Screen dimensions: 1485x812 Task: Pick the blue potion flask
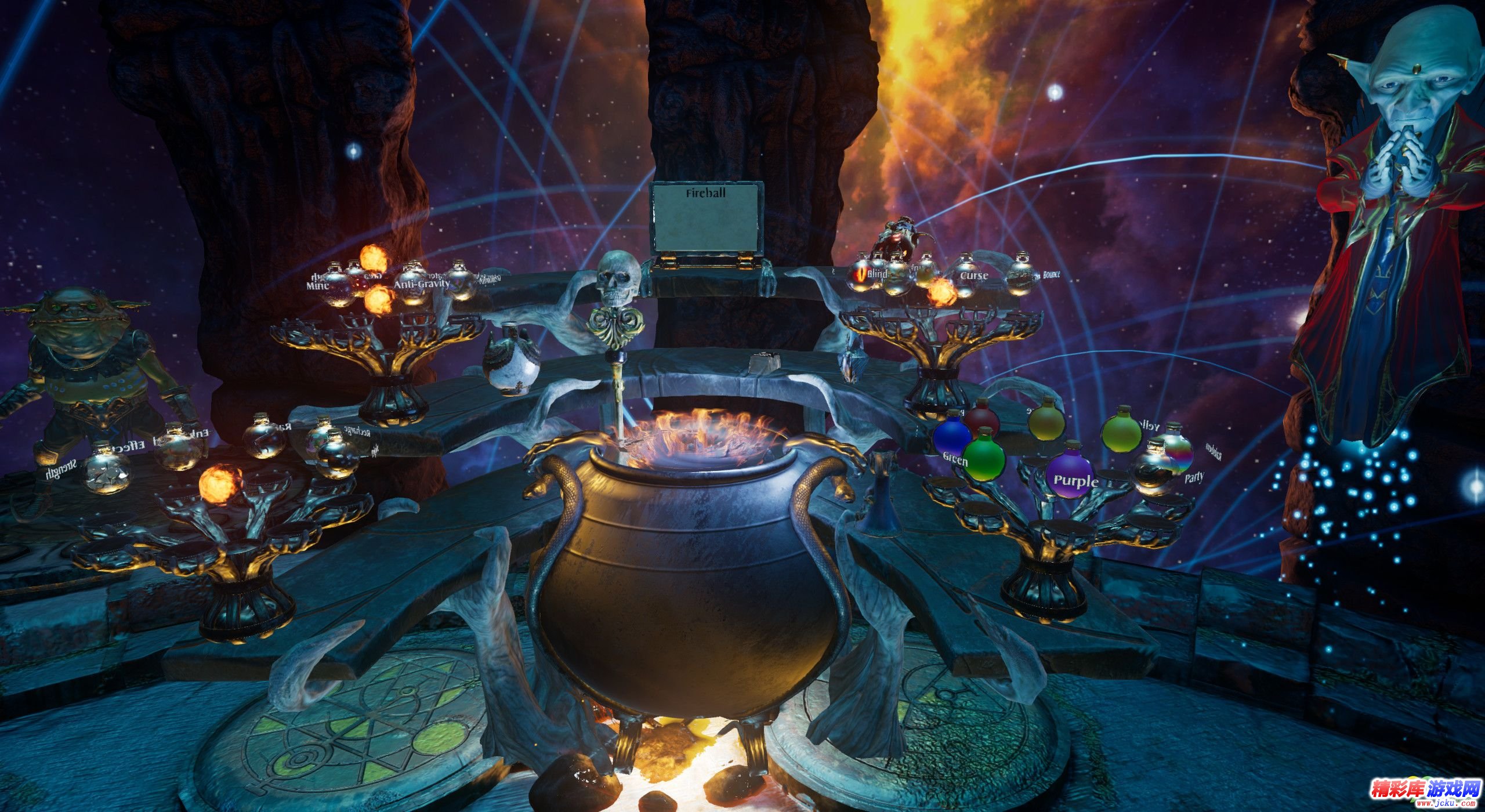pyautogui.click(x=951, y=436)
